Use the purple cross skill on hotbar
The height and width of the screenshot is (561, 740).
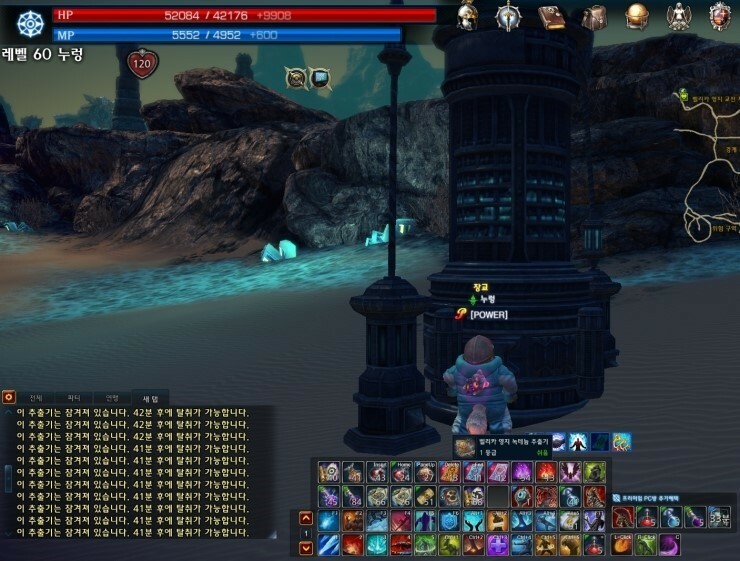497,545
